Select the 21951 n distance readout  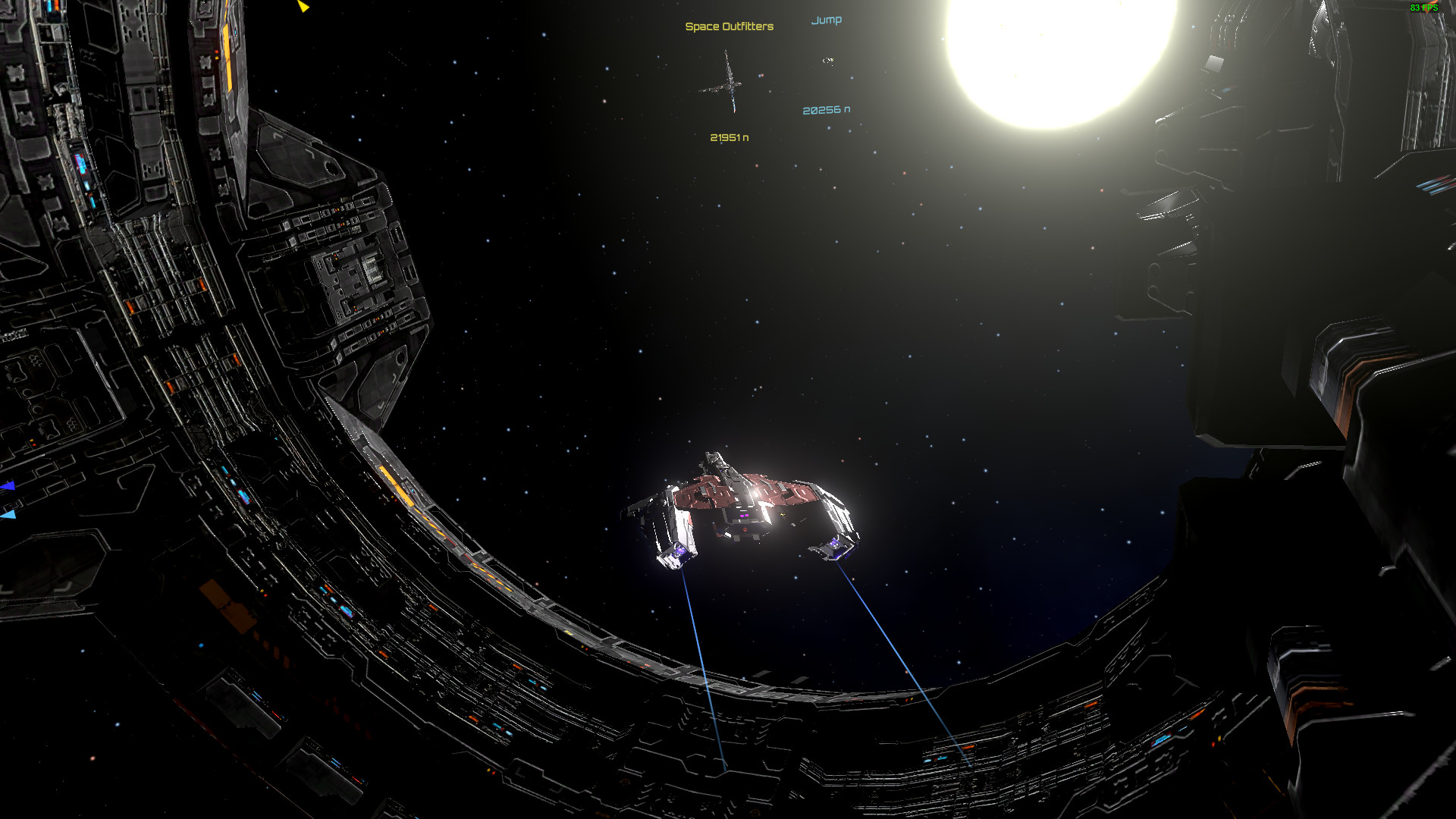(x=729, y=138)
